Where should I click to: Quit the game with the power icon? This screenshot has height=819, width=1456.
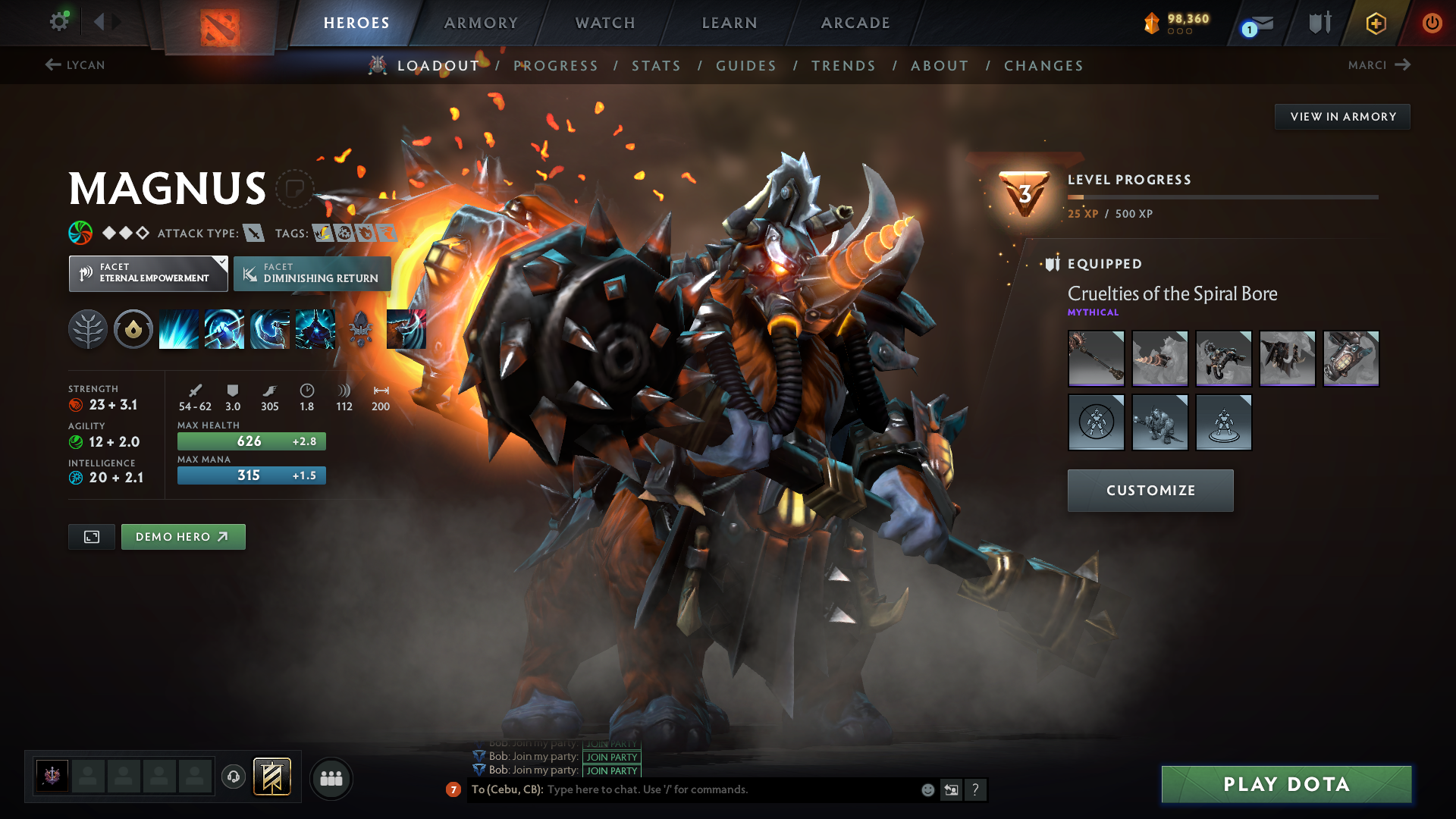(1432, 23)
